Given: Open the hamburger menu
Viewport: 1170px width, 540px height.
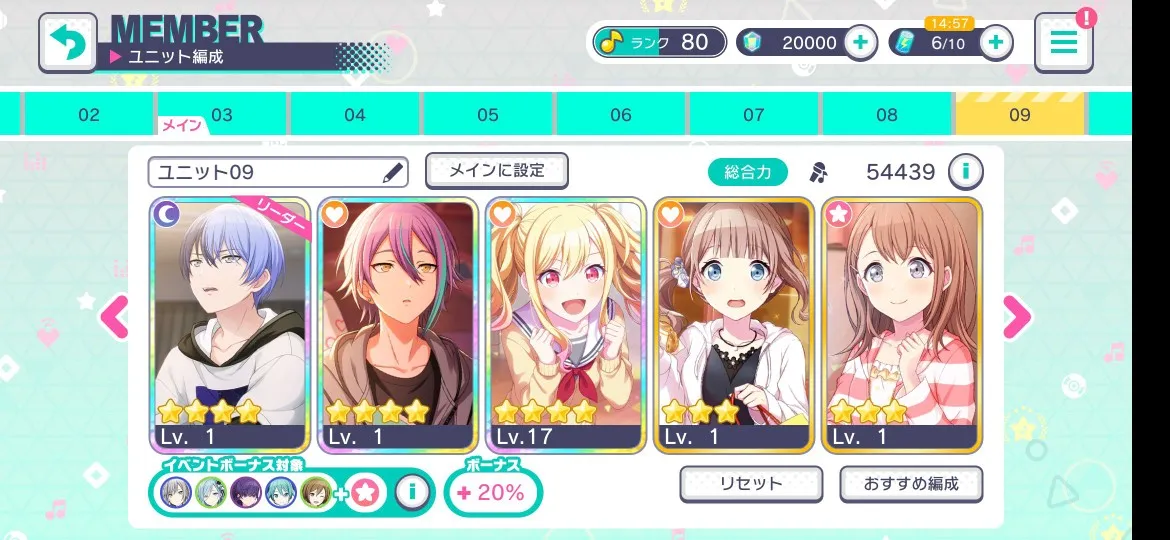Looking at the screenshot, I should click(x=1064, y=42).
